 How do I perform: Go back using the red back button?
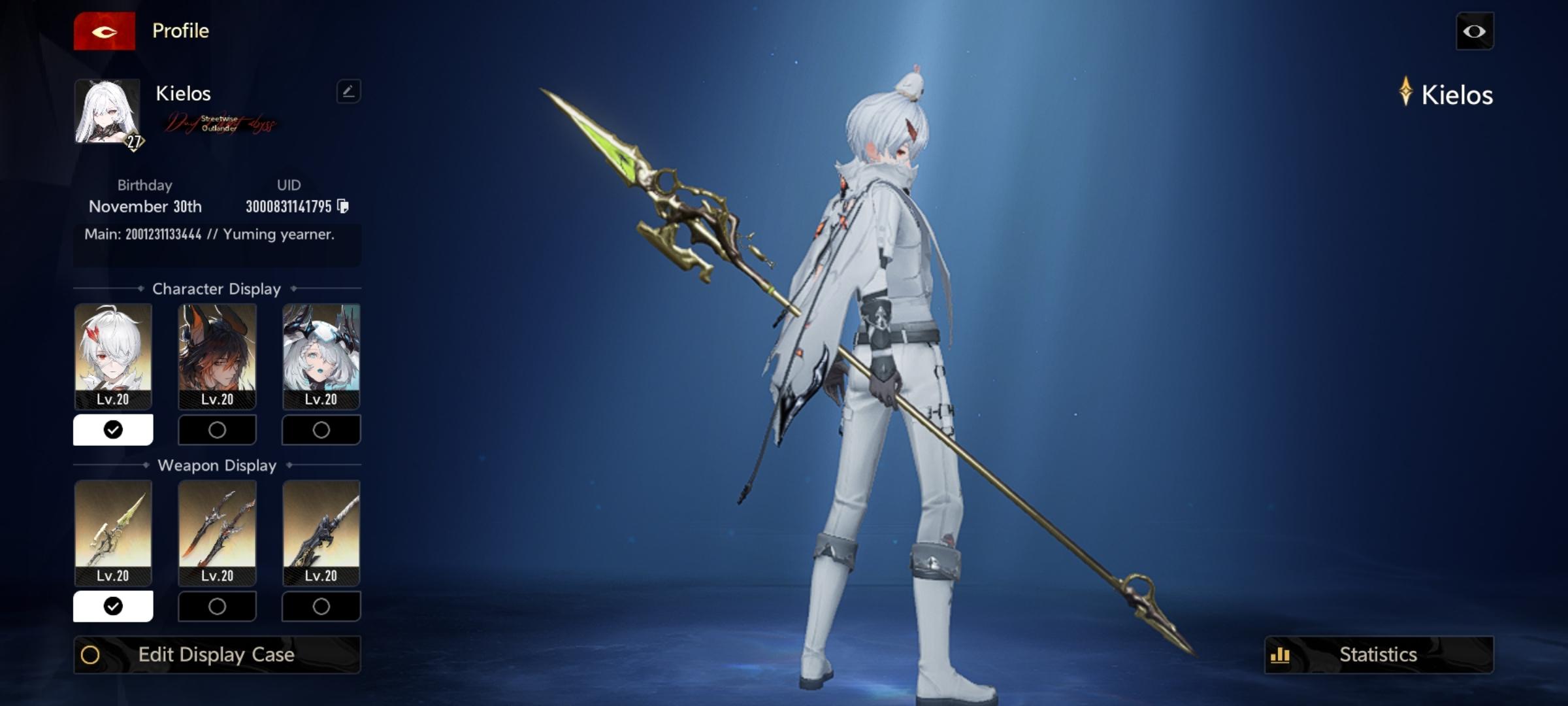(x=105, y=31)
